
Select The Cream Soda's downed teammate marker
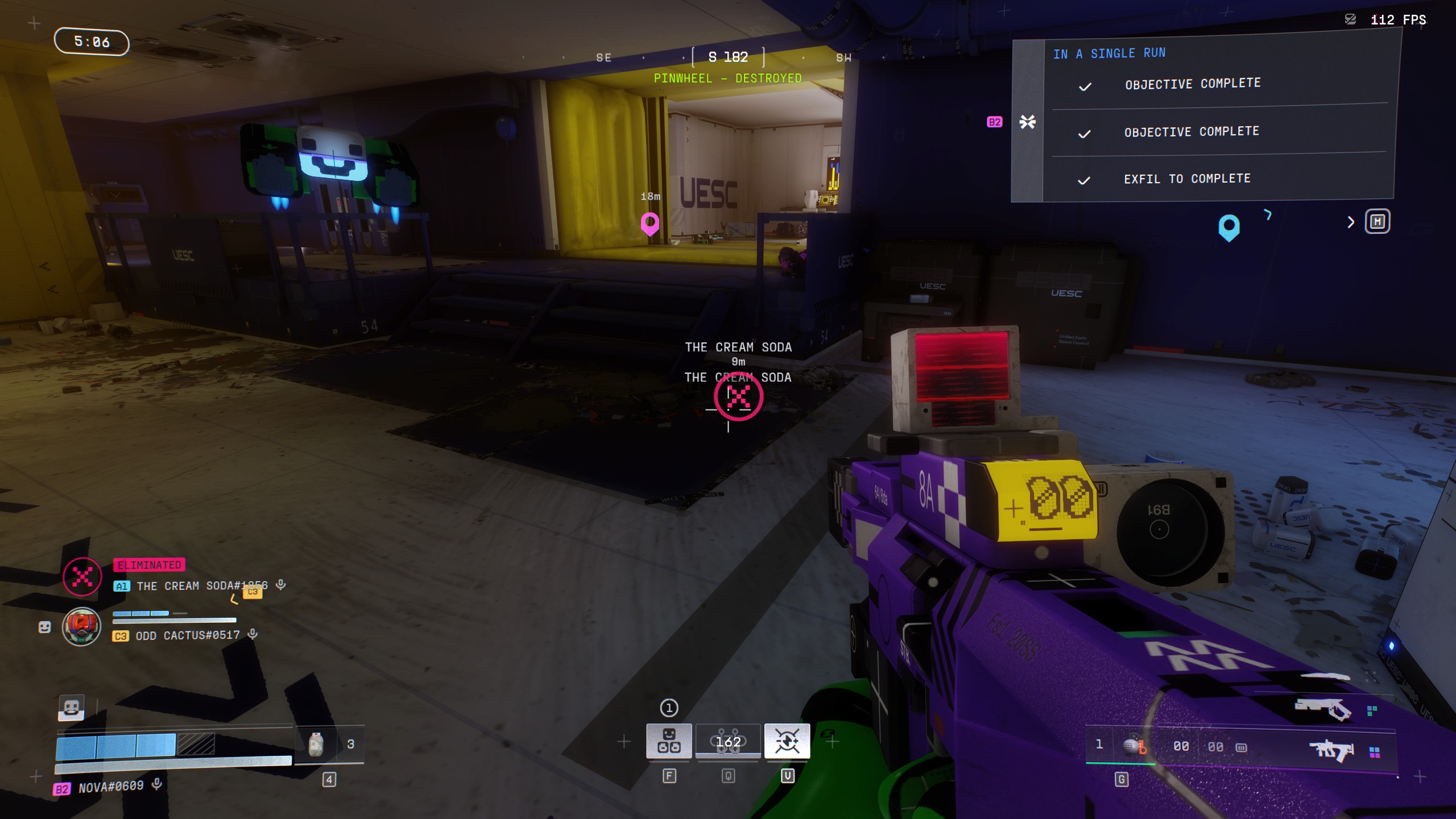(738, 396)
